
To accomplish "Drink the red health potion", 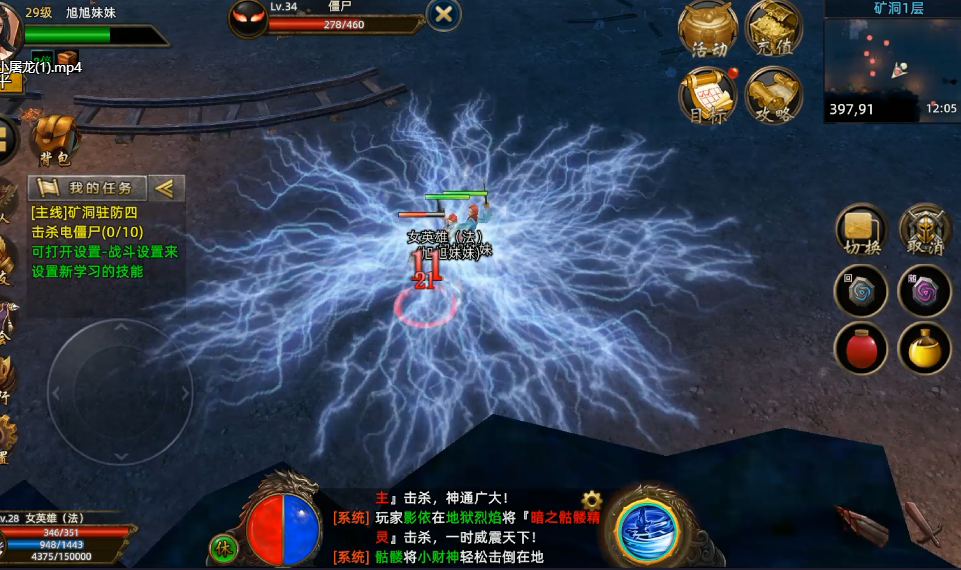I will pos(861,349).
